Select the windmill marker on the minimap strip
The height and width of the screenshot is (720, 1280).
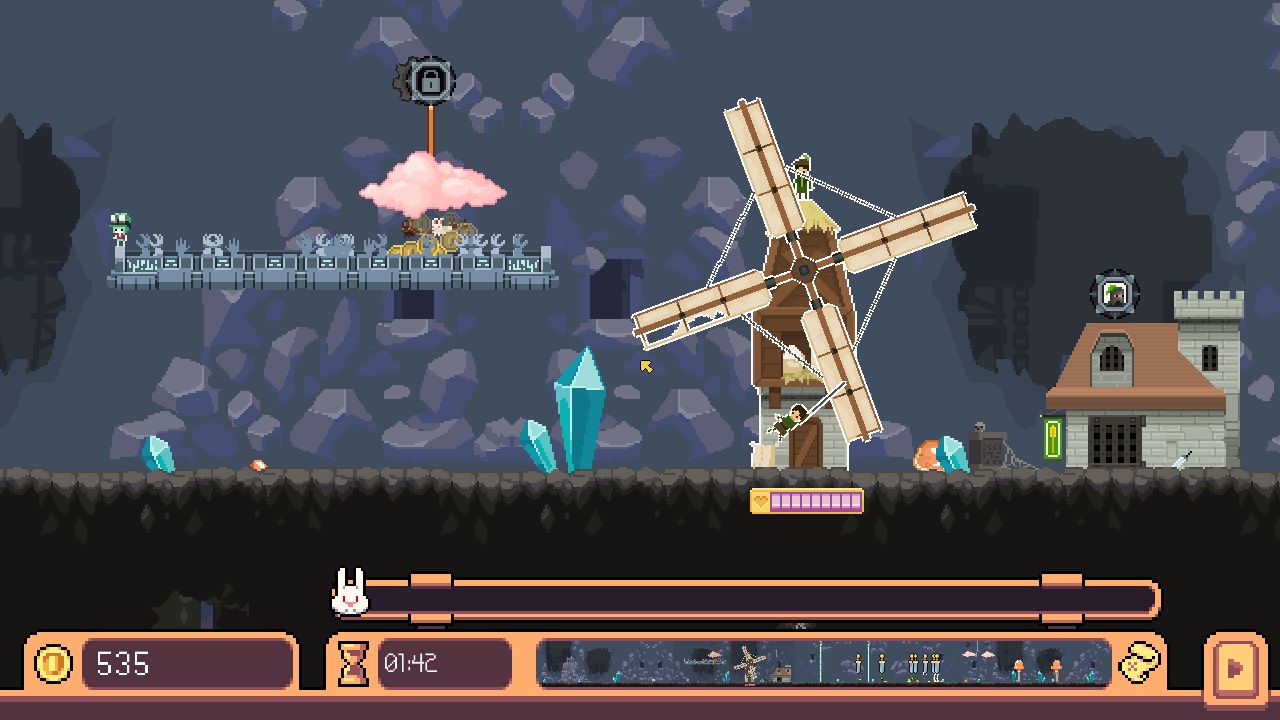click(748, 660)
